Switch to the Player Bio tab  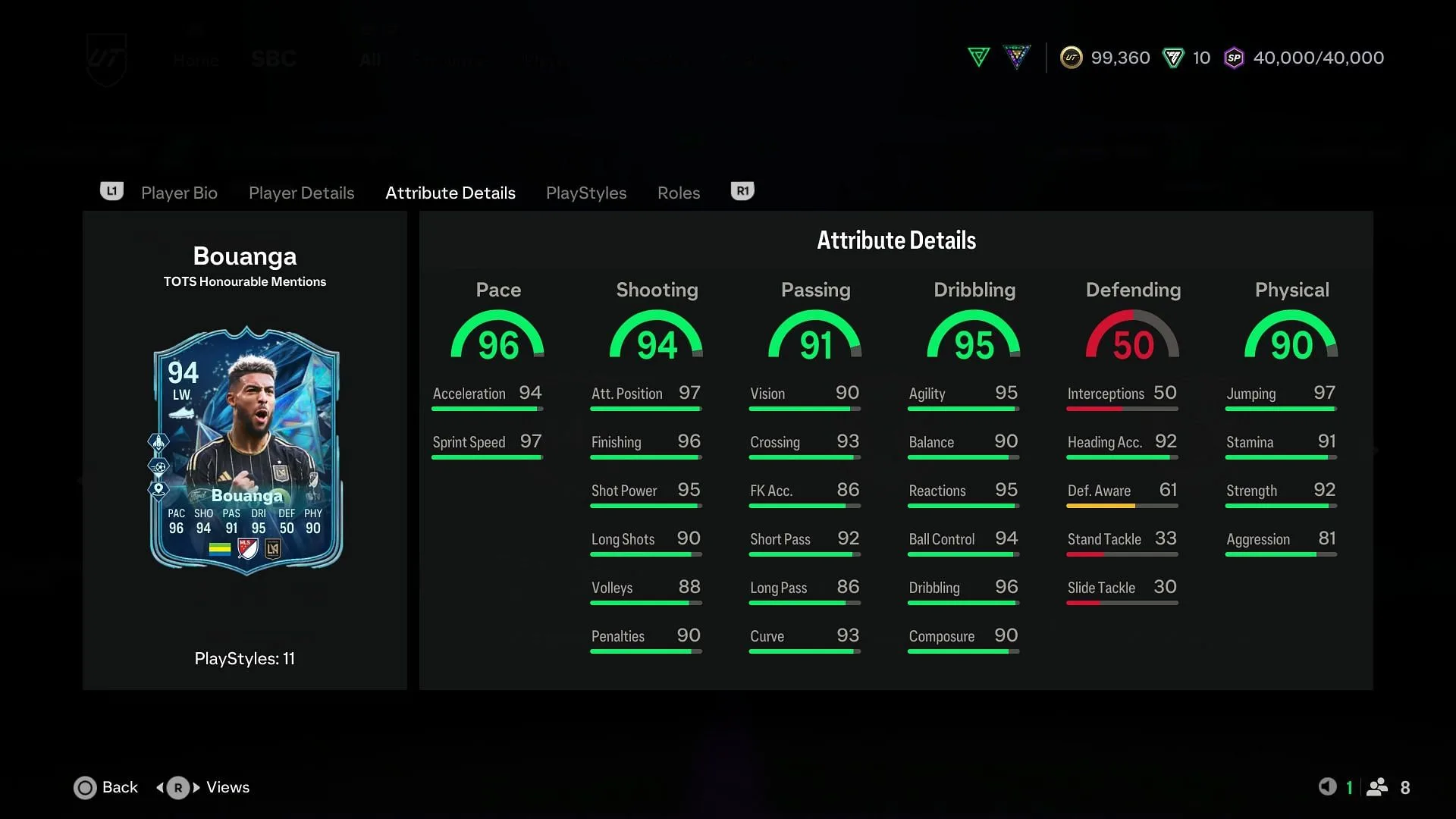[x=179, y=193]
